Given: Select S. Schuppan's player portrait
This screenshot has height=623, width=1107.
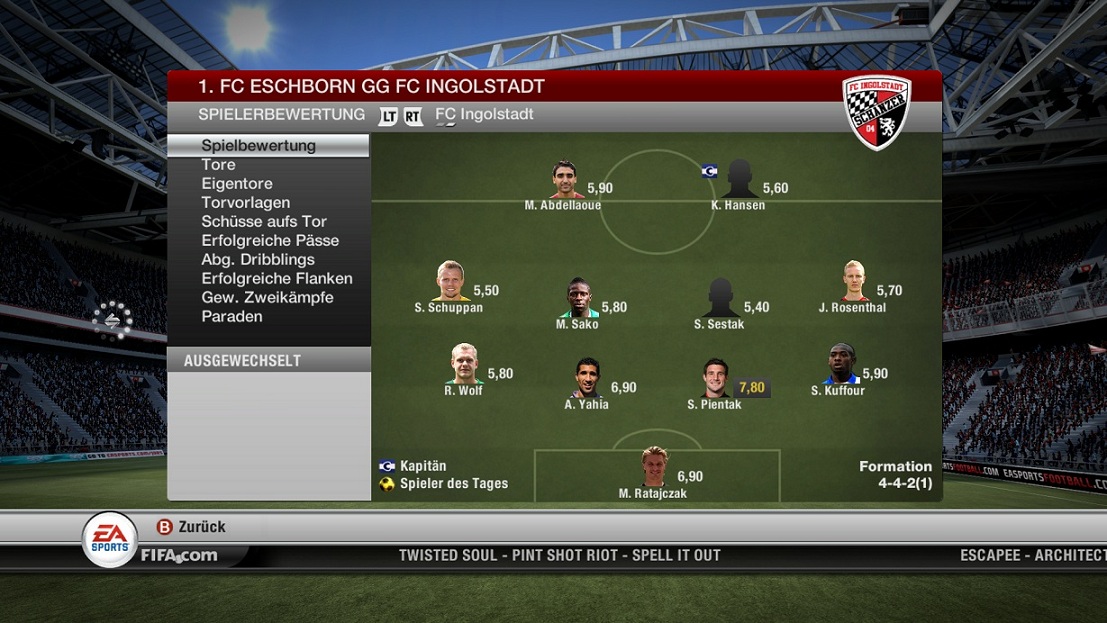Looking at the screenshot, I should [x=450, y=282].
